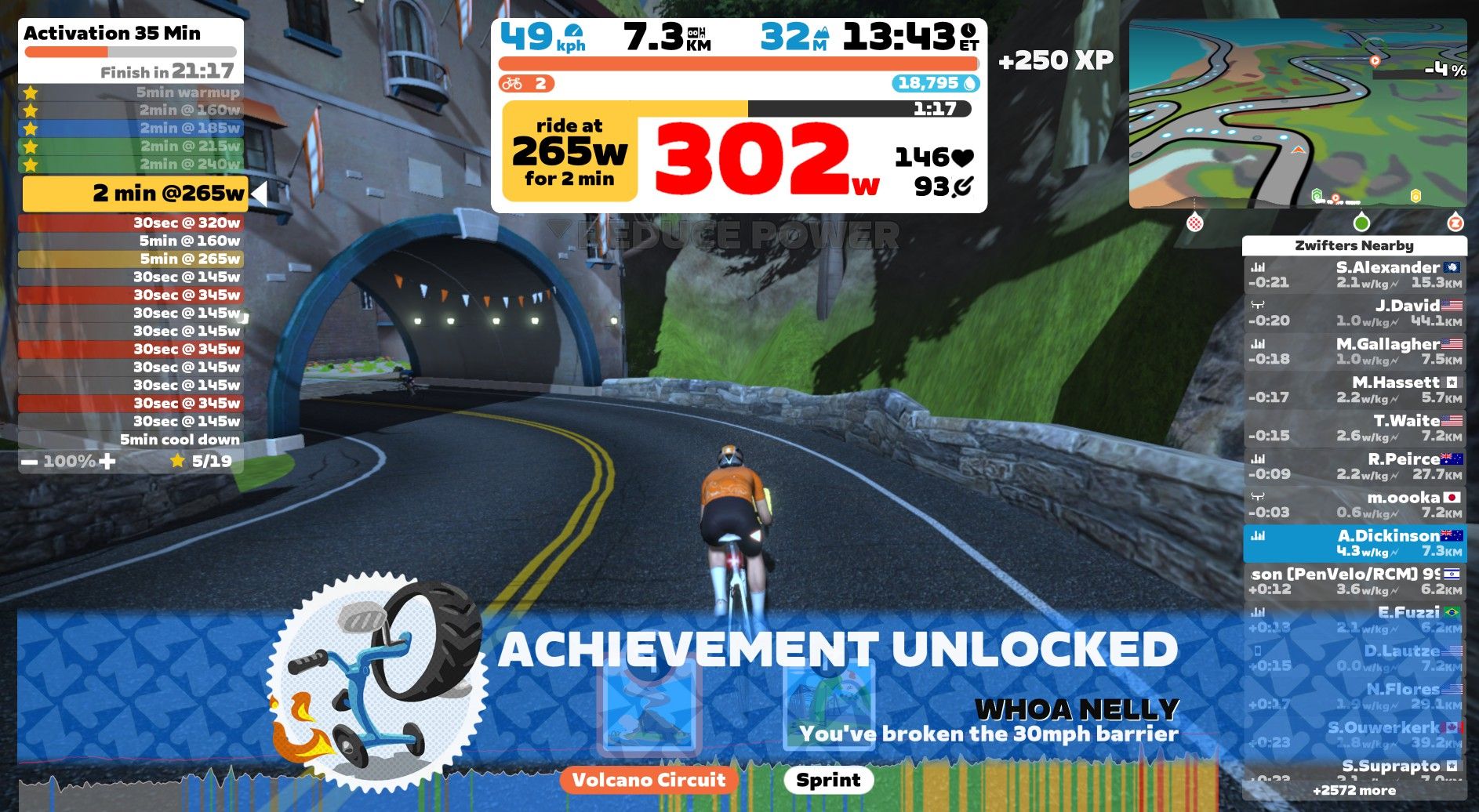Toggle the star next to 5min warmup interval
This screenshot has height=812, width=1479.
[31, 92]
